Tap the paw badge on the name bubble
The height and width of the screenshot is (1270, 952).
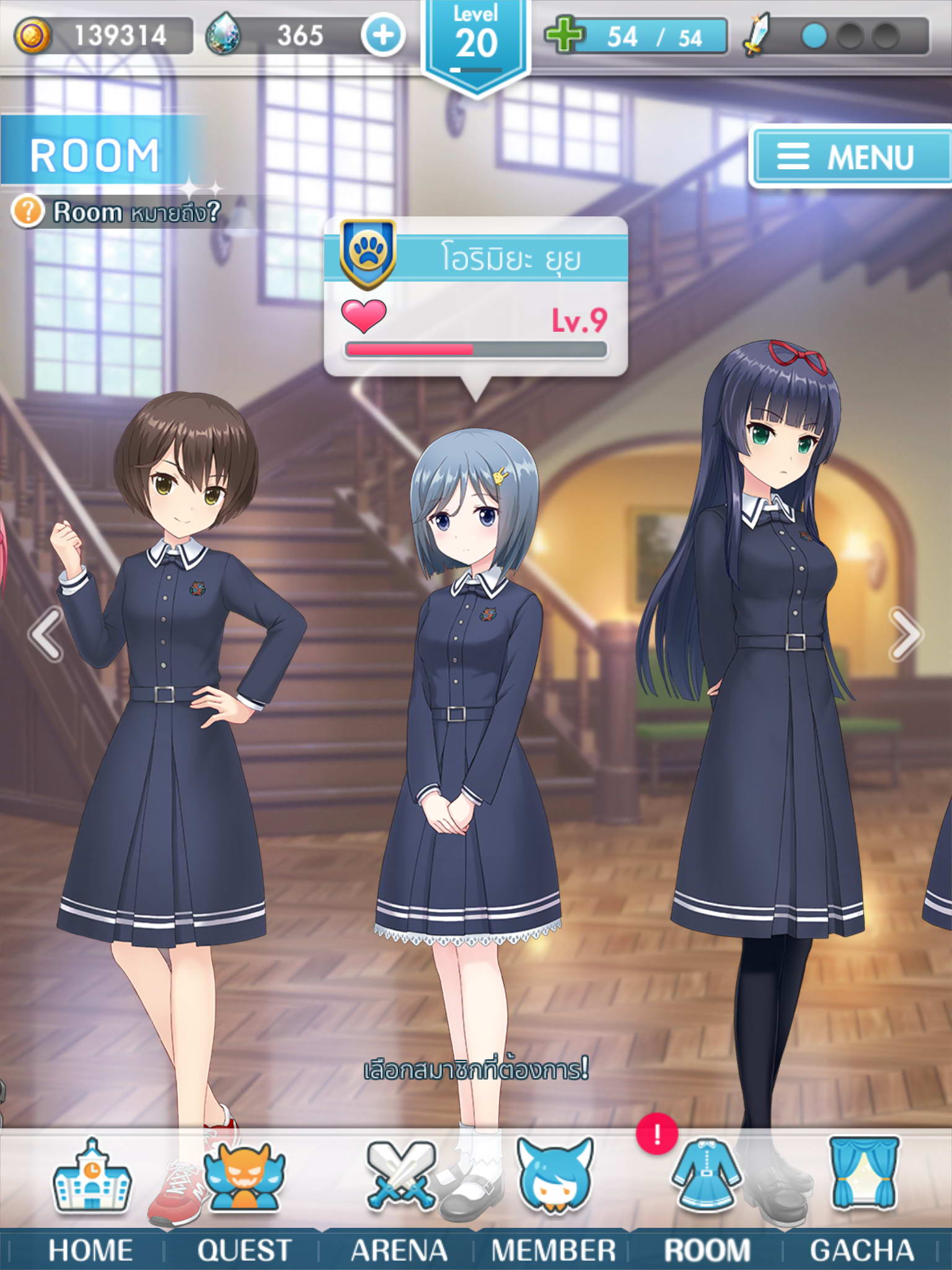(x=368, y=253)
